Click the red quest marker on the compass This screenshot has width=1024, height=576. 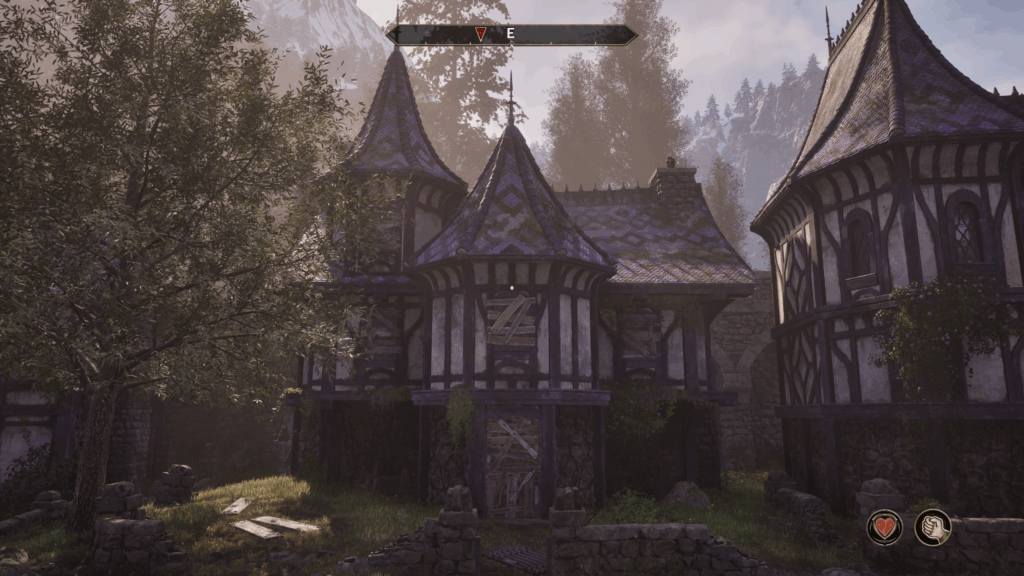pos(481,34)
